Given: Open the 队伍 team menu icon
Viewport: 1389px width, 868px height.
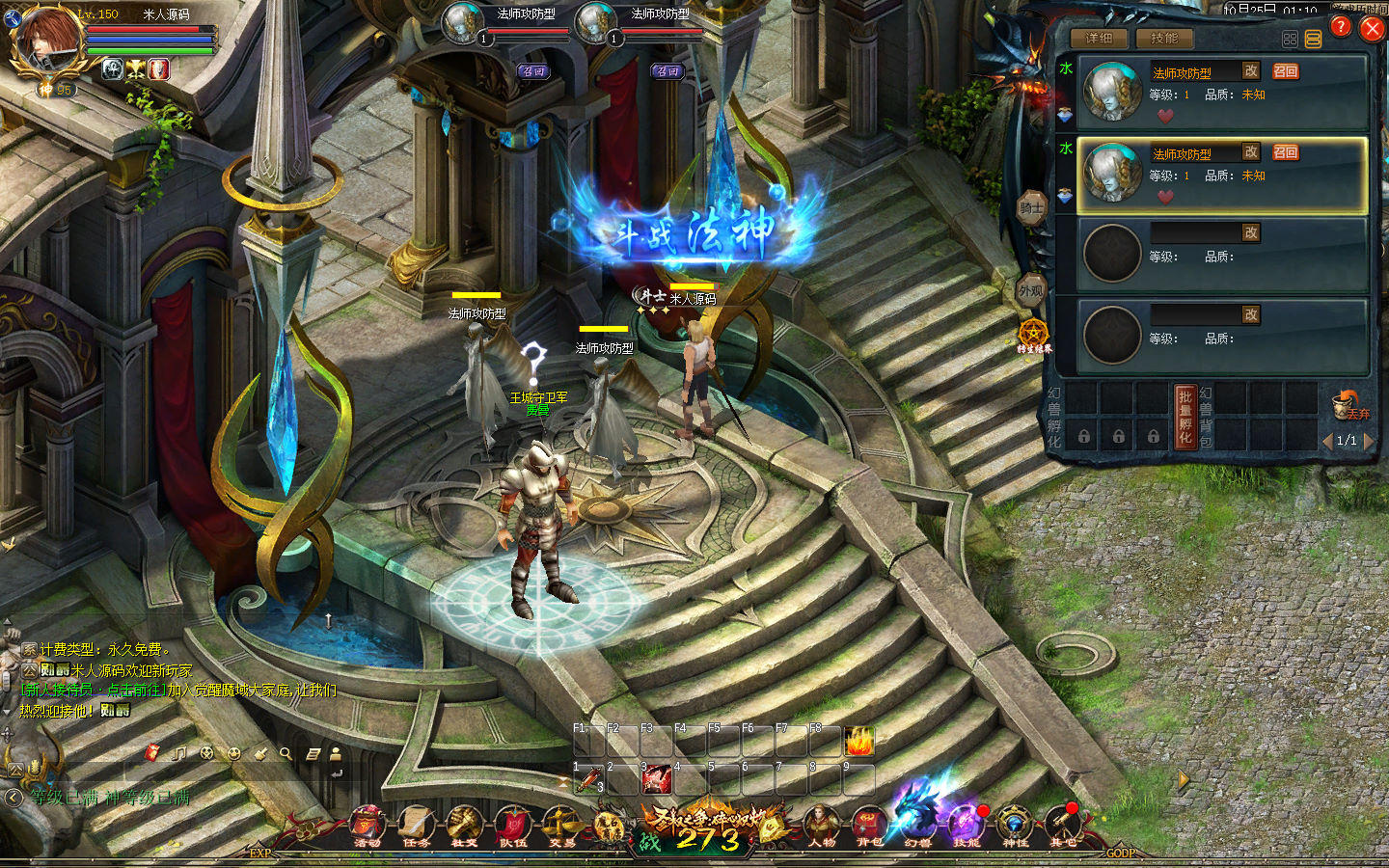Looking at the screenshot, I should click(x=513, y=825).
